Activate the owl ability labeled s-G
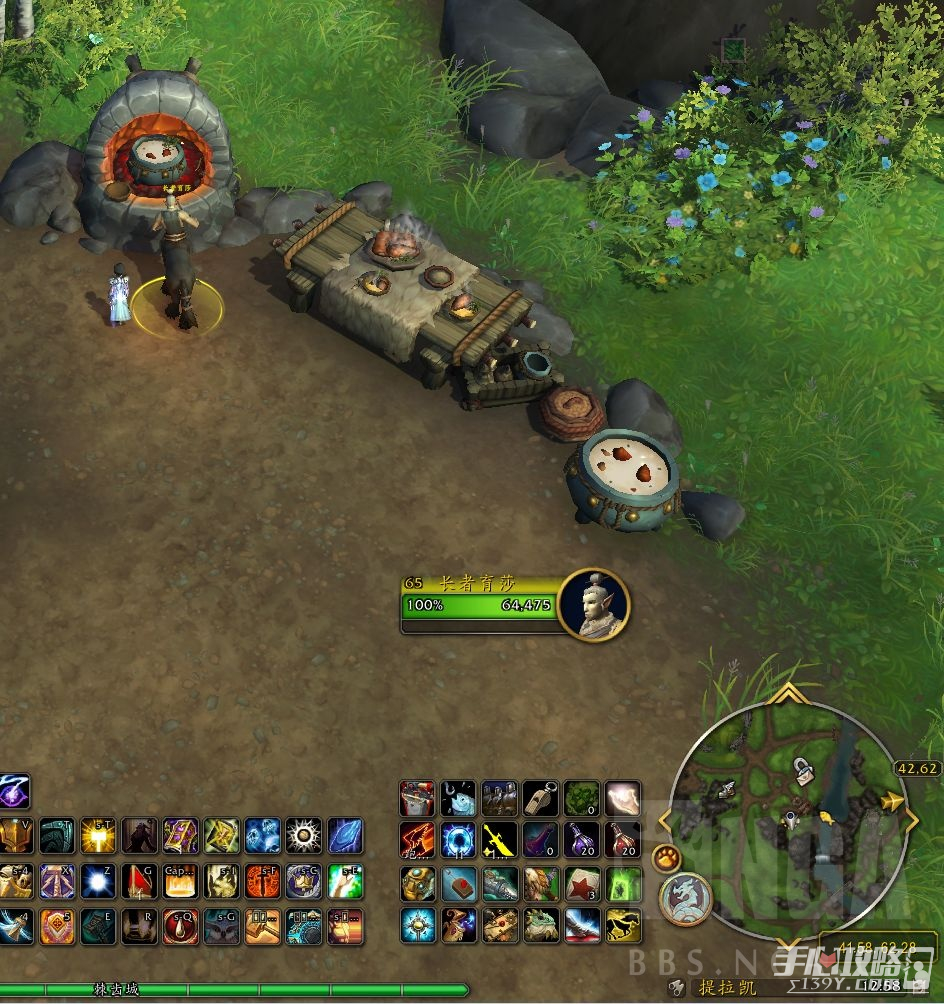Screen dimensions: 944x1004 point(221,926)
